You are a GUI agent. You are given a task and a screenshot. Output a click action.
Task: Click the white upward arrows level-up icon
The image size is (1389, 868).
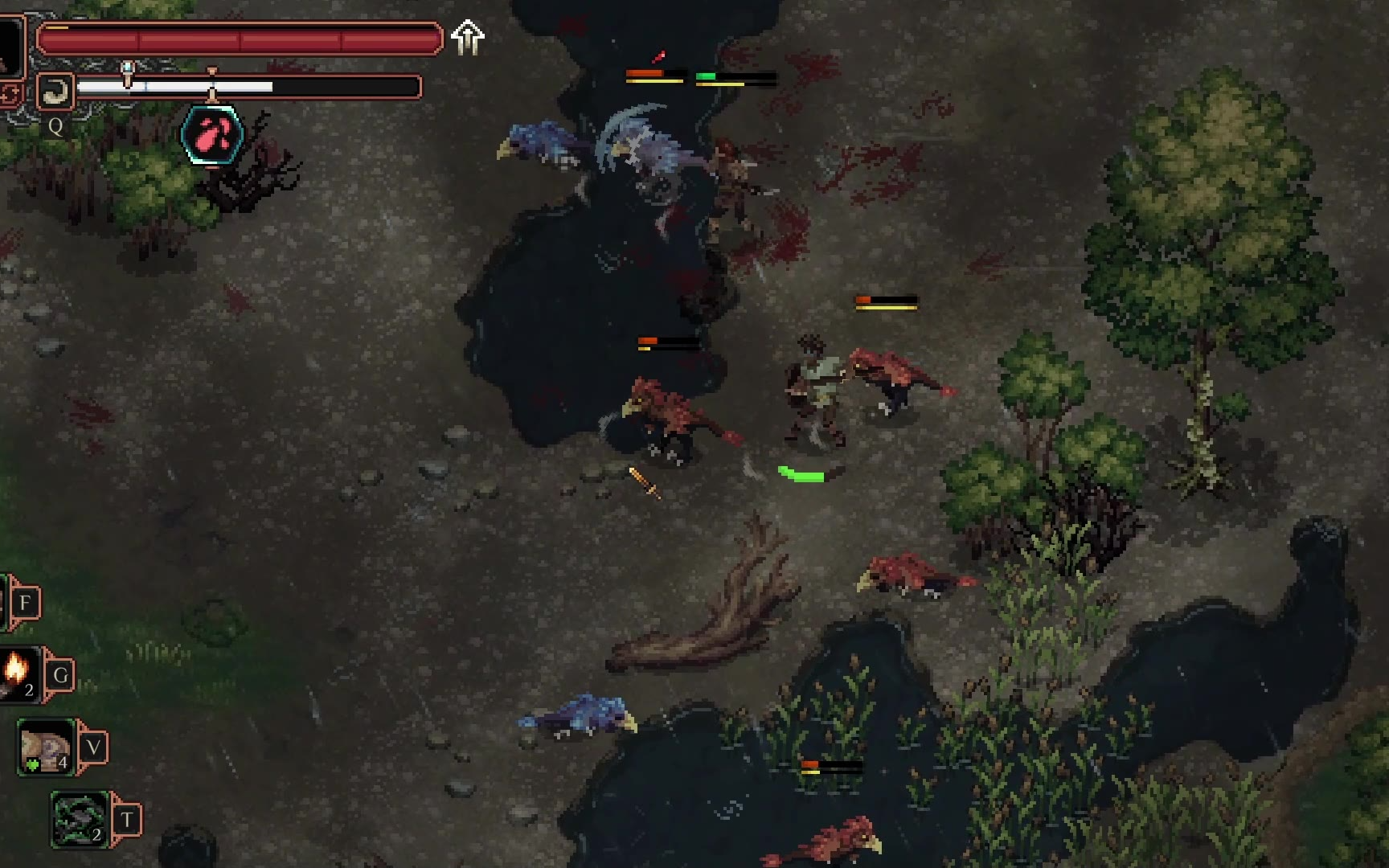point(467,38)
